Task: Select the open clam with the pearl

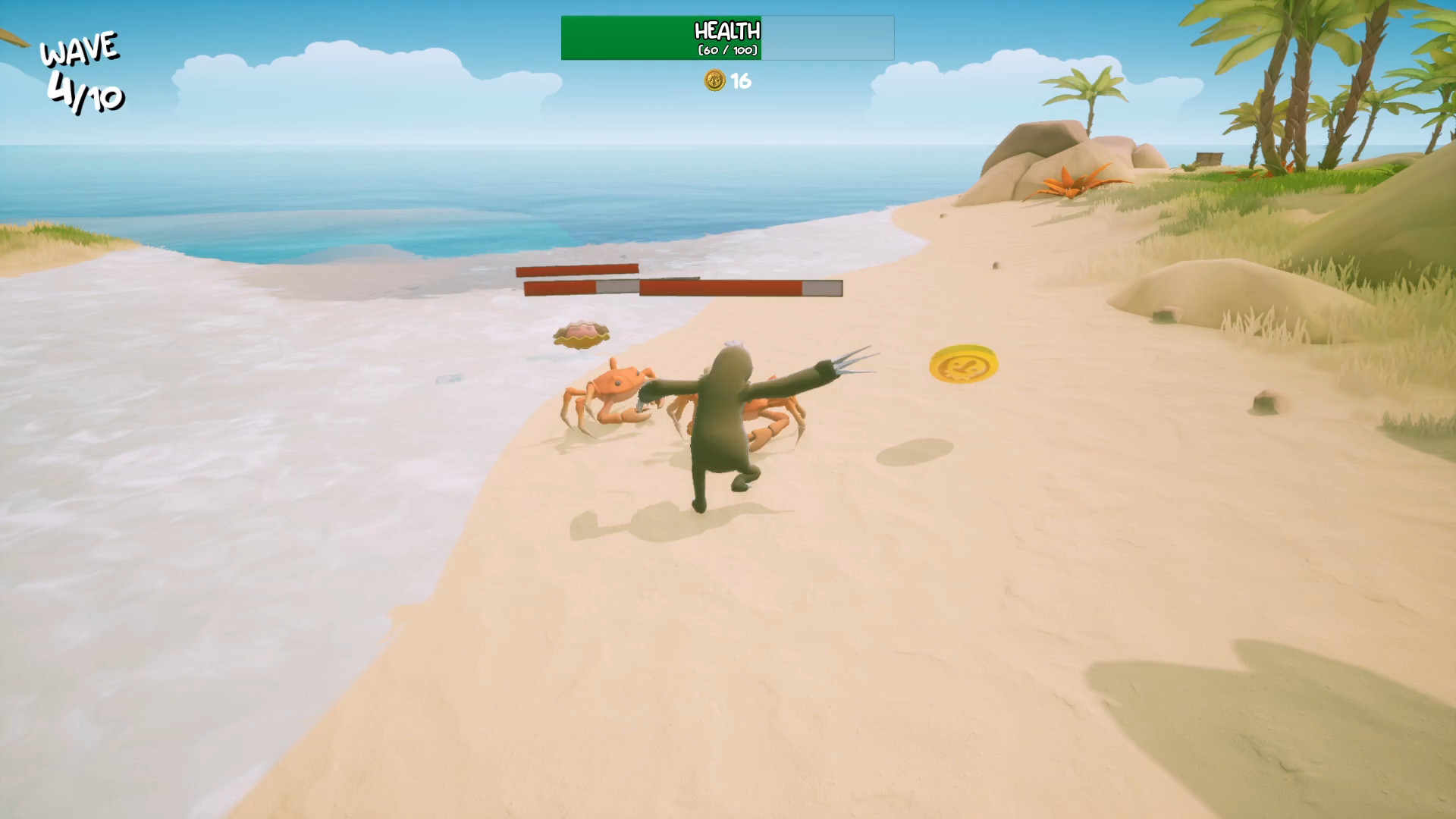Action: pos(580,334)
